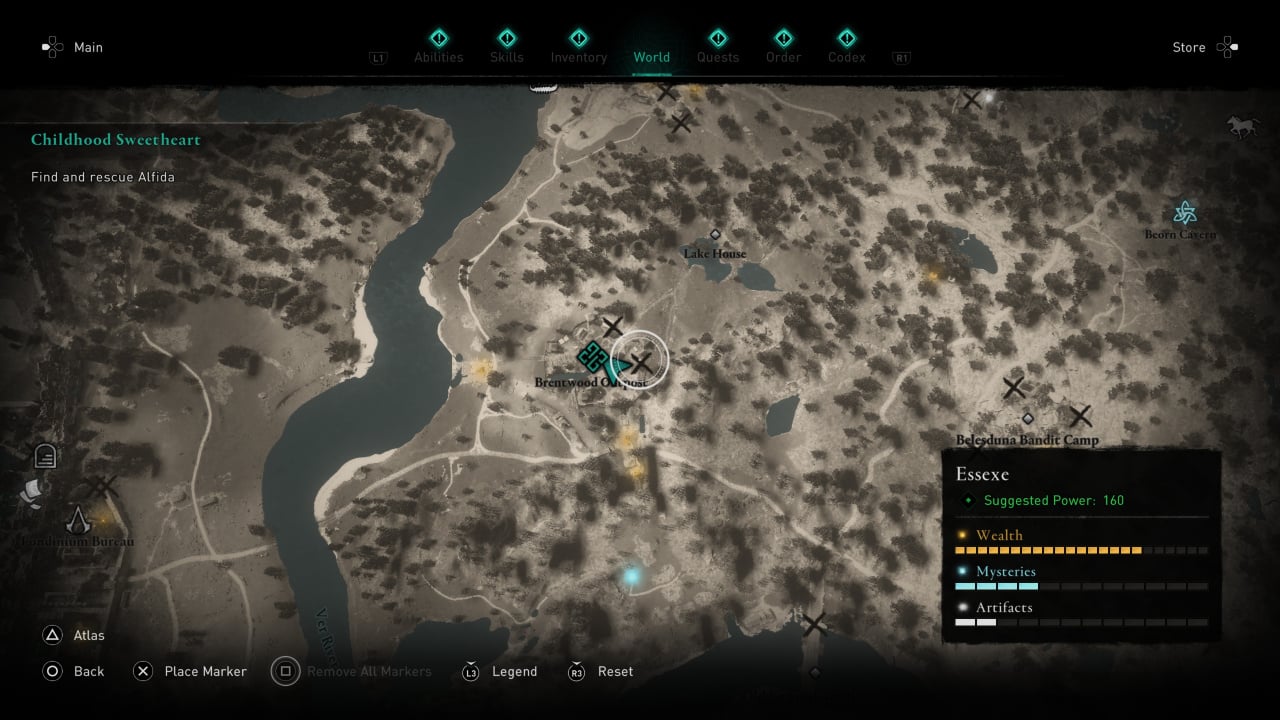Click the Lake House location marker
Screen dimensions: 1280x720
click(x=715, y=235)
